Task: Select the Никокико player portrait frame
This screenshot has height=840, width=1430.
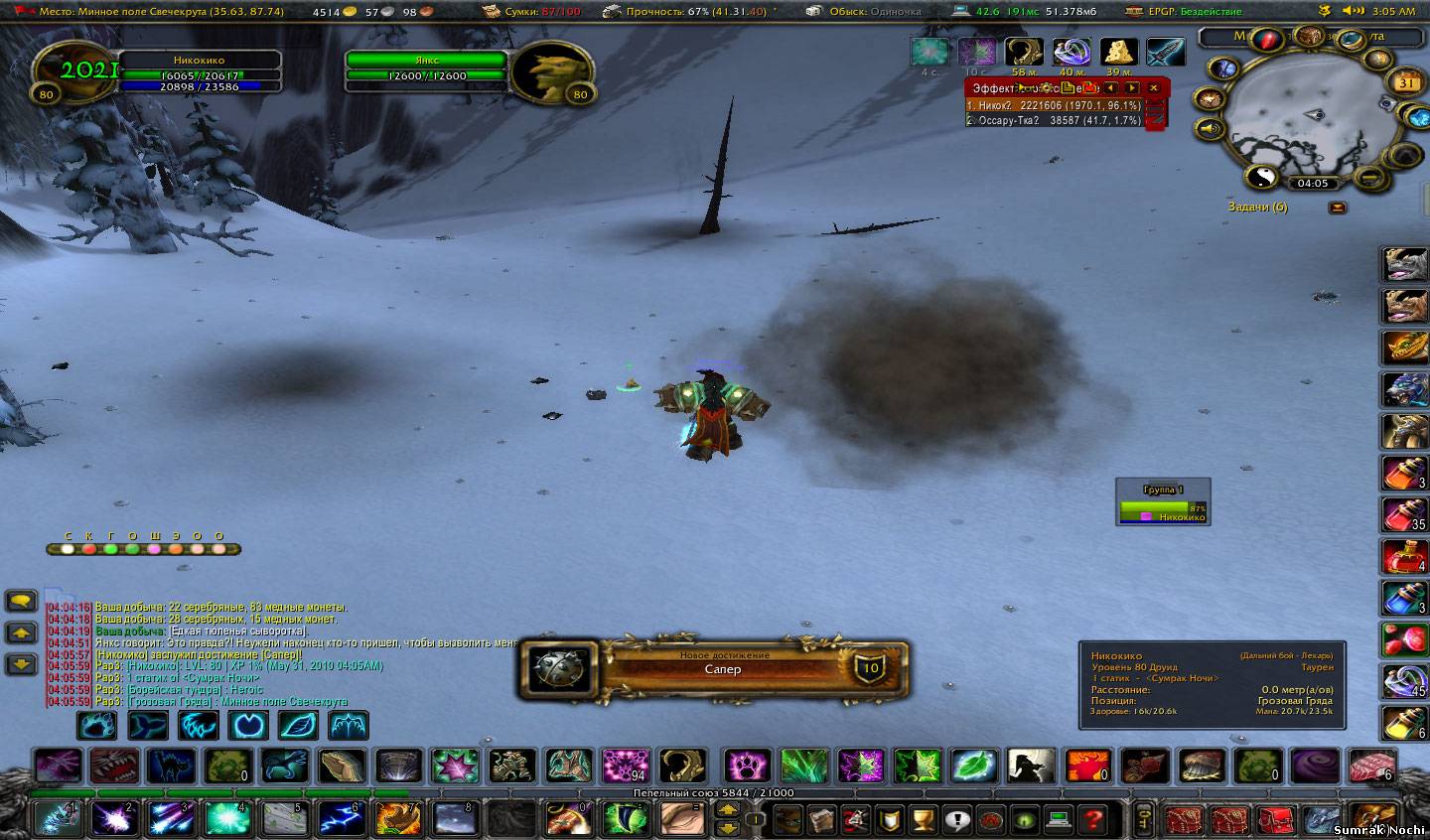Action: coord(75,71)
